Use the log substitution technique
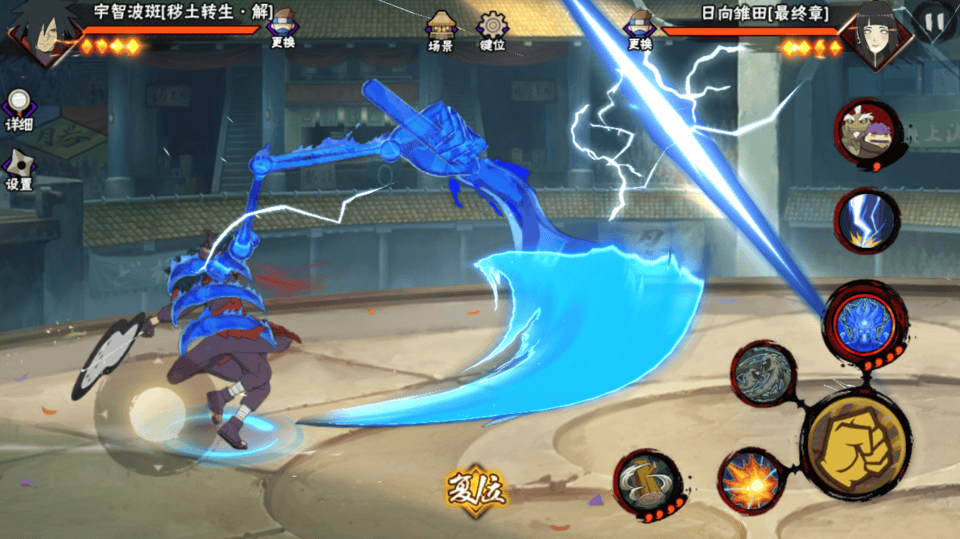The height and width of the screenshot is (539, 960). 647,484
